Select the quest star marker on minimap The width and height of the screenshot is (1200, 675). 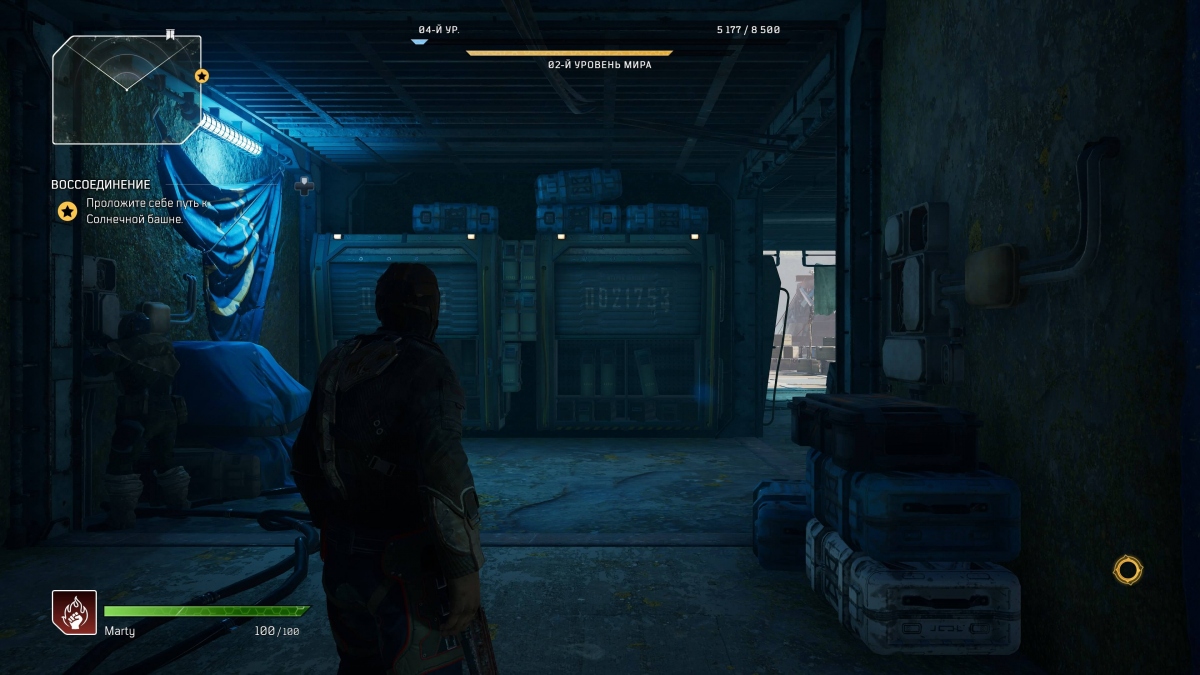point(201,76)
